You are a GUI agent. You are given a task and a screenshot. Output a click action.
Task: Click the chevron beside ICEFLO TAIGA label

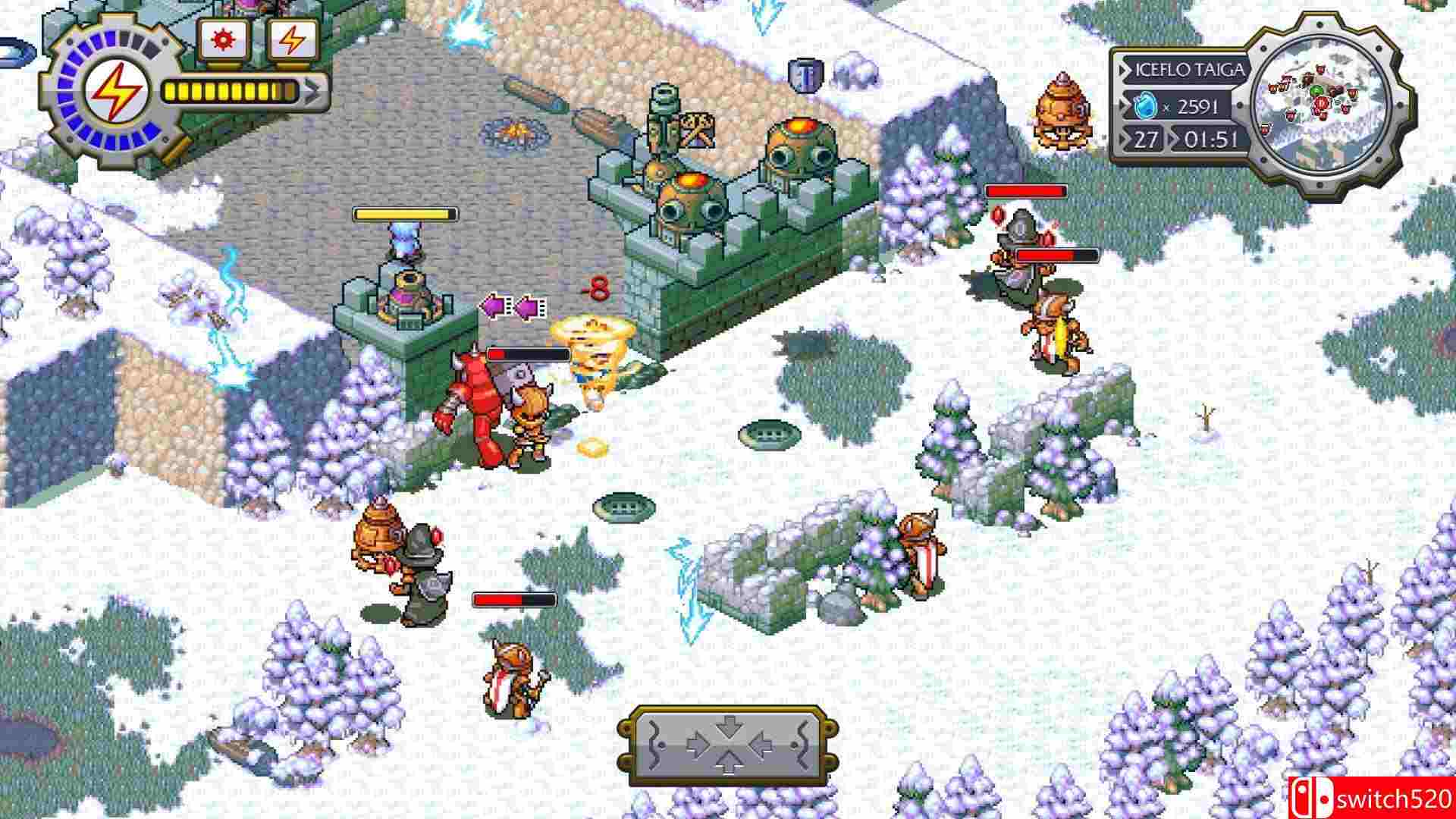pos(1125,68)
